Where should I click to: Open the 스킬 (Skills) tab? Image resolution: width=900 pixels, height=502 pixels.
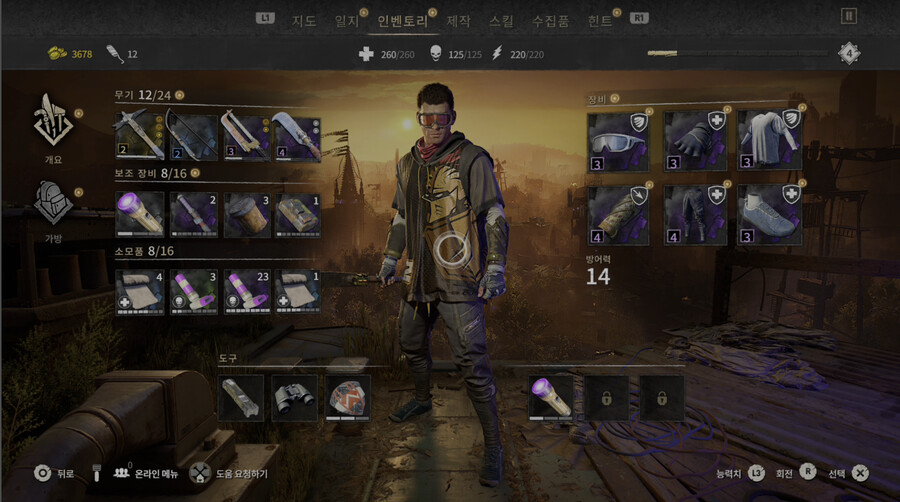[502, 20]
